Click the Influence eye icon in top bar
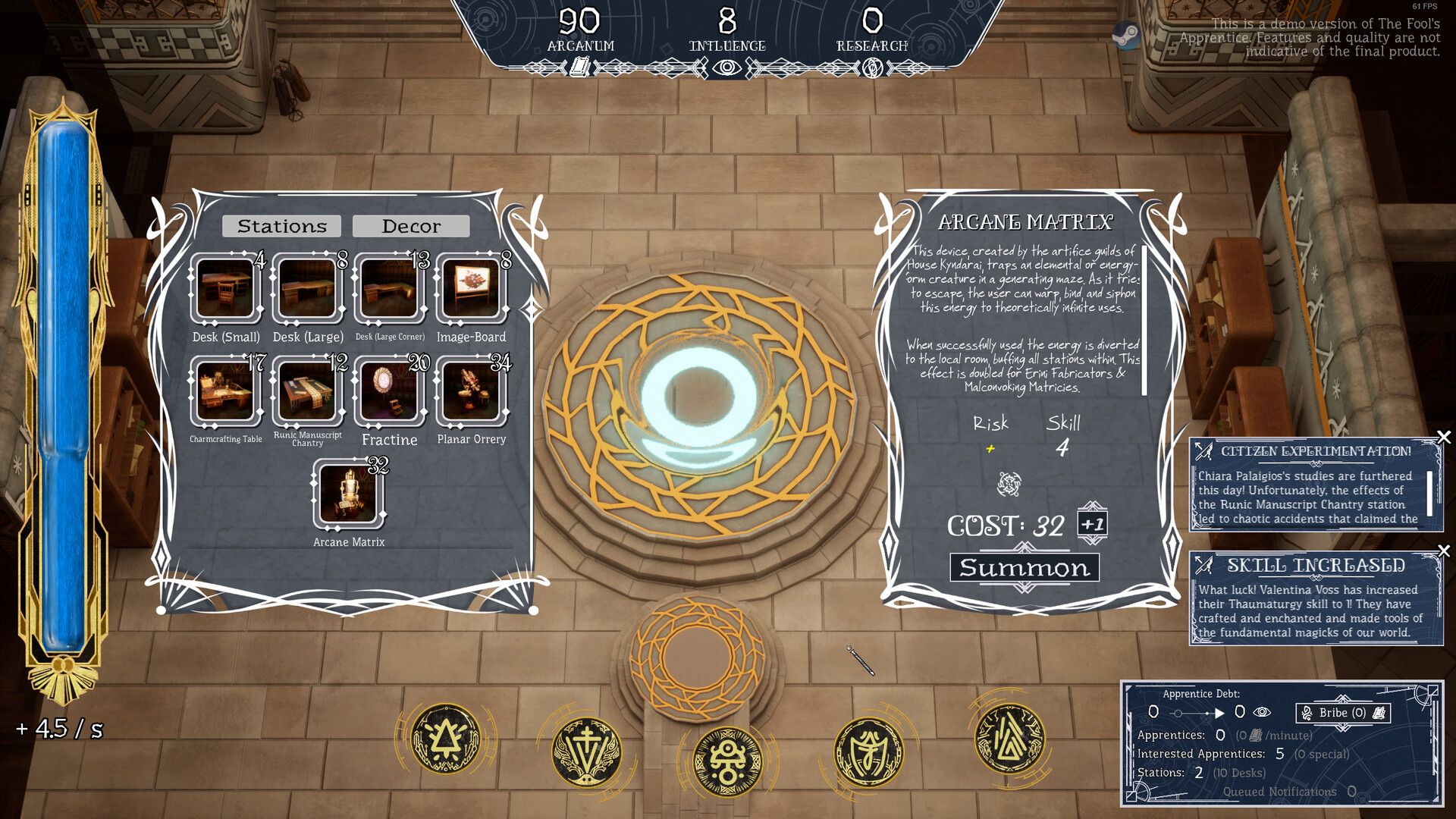1456x819 pixels. click(726, 67)
